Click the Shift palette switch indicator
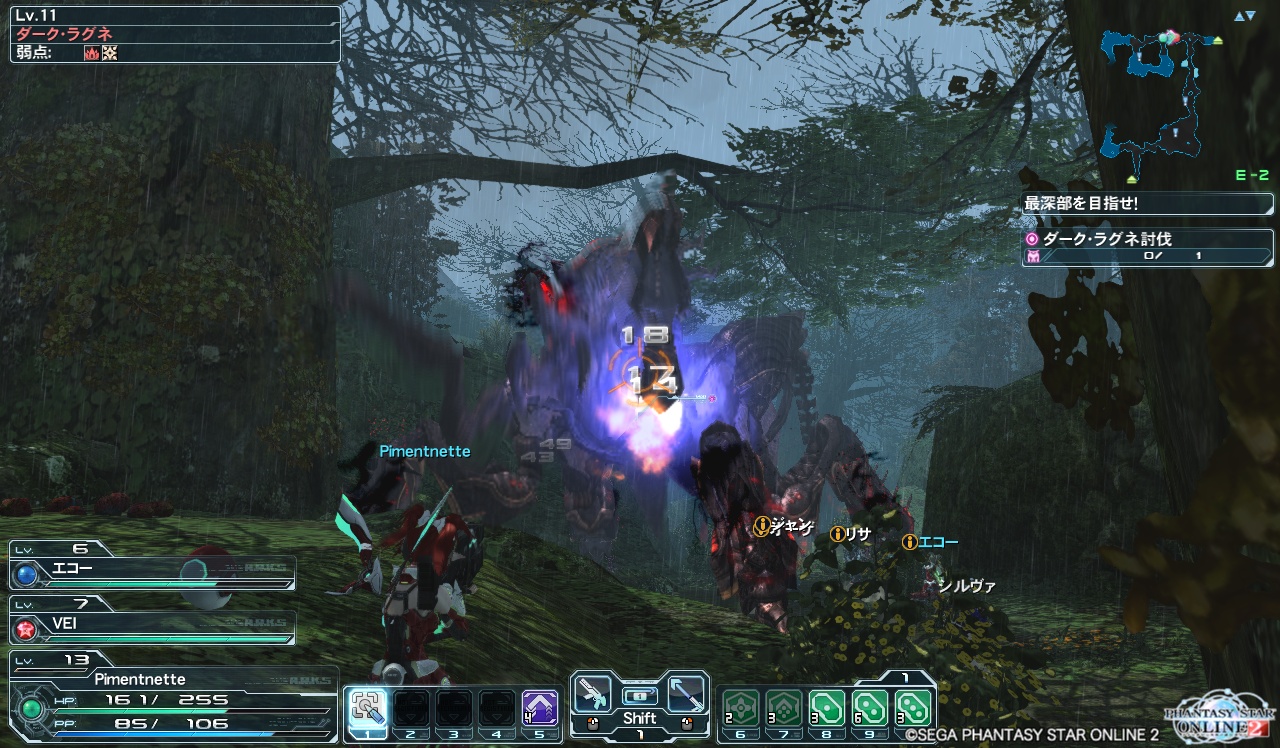The image size is (1280, 748). click(640, 717)
